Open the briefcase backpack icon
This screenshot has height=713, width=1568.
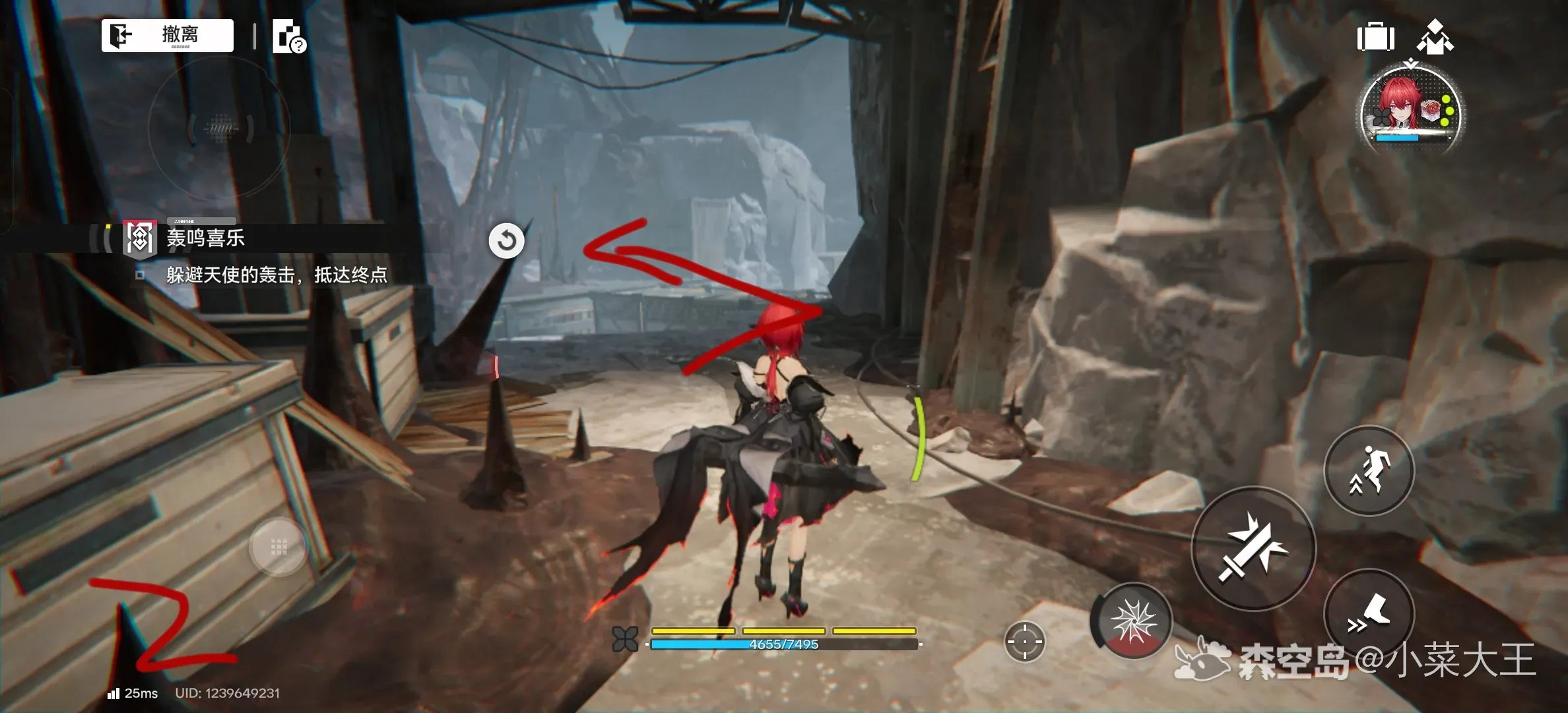click(1375, 36)
